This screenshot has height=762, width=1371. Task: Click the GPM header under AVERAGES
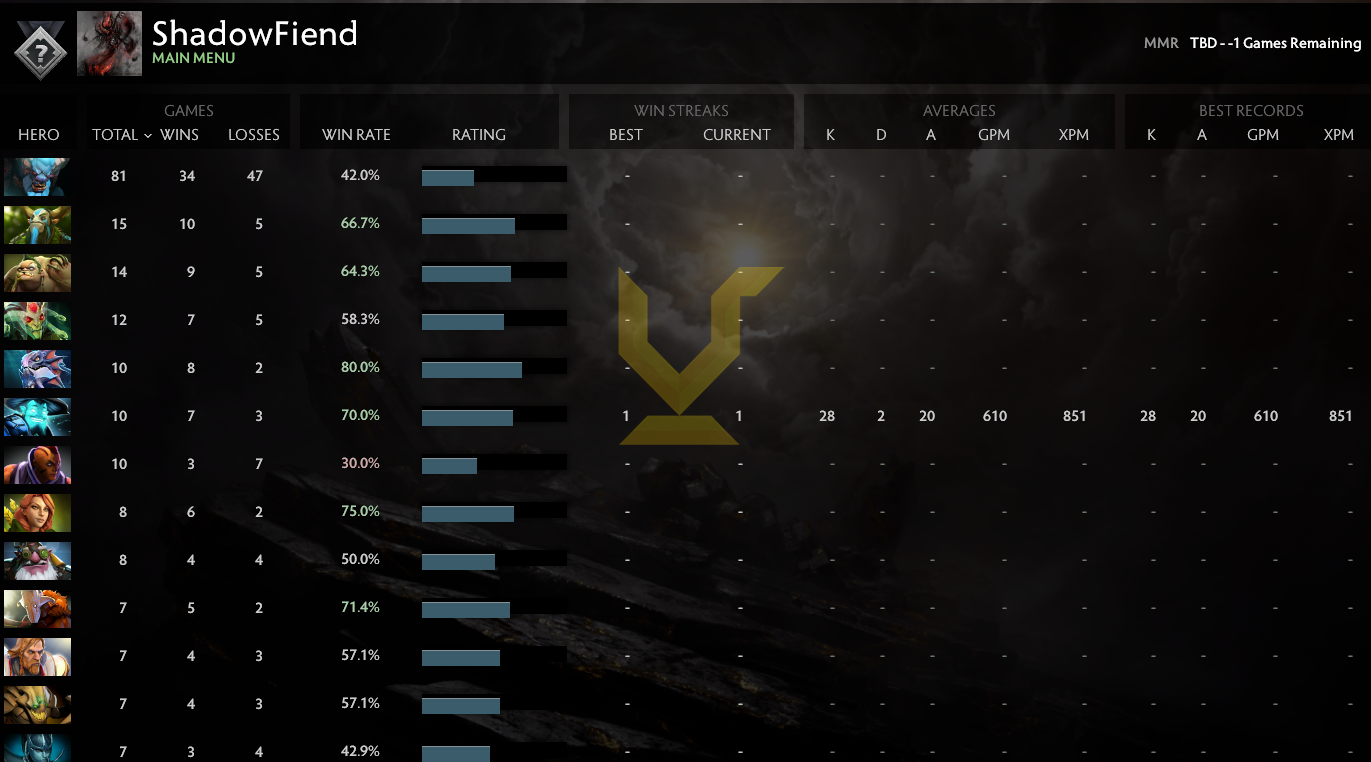pos(994,134)
